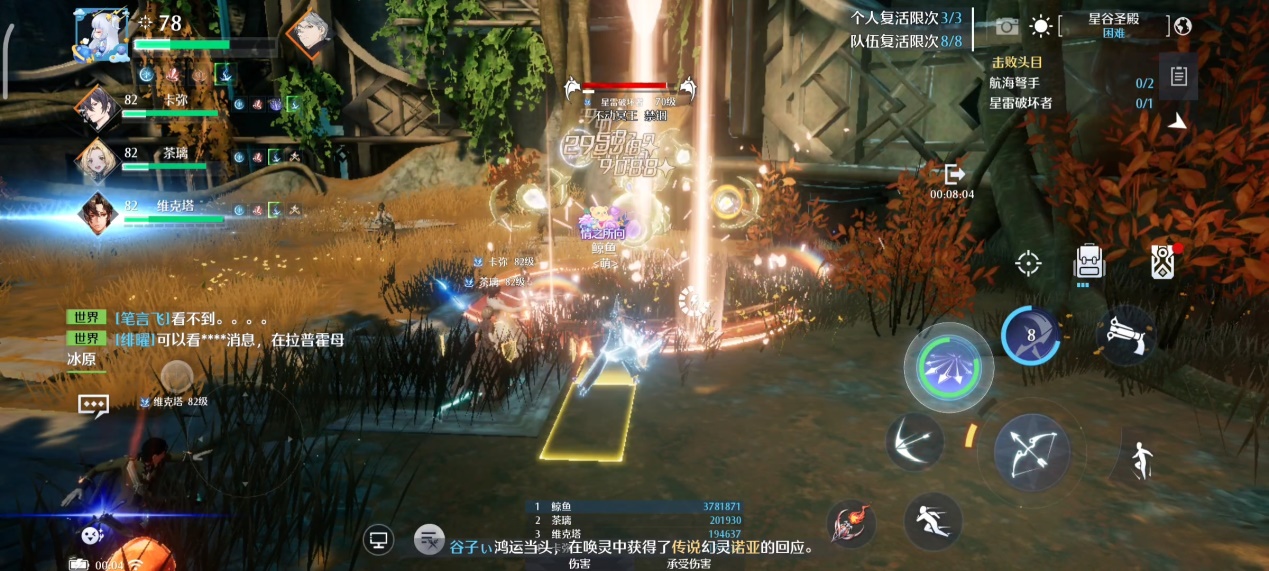Open the globe world map icon
This screenshot has height=571, width=1269.
pyautogui.click(x=1184, y=26)
